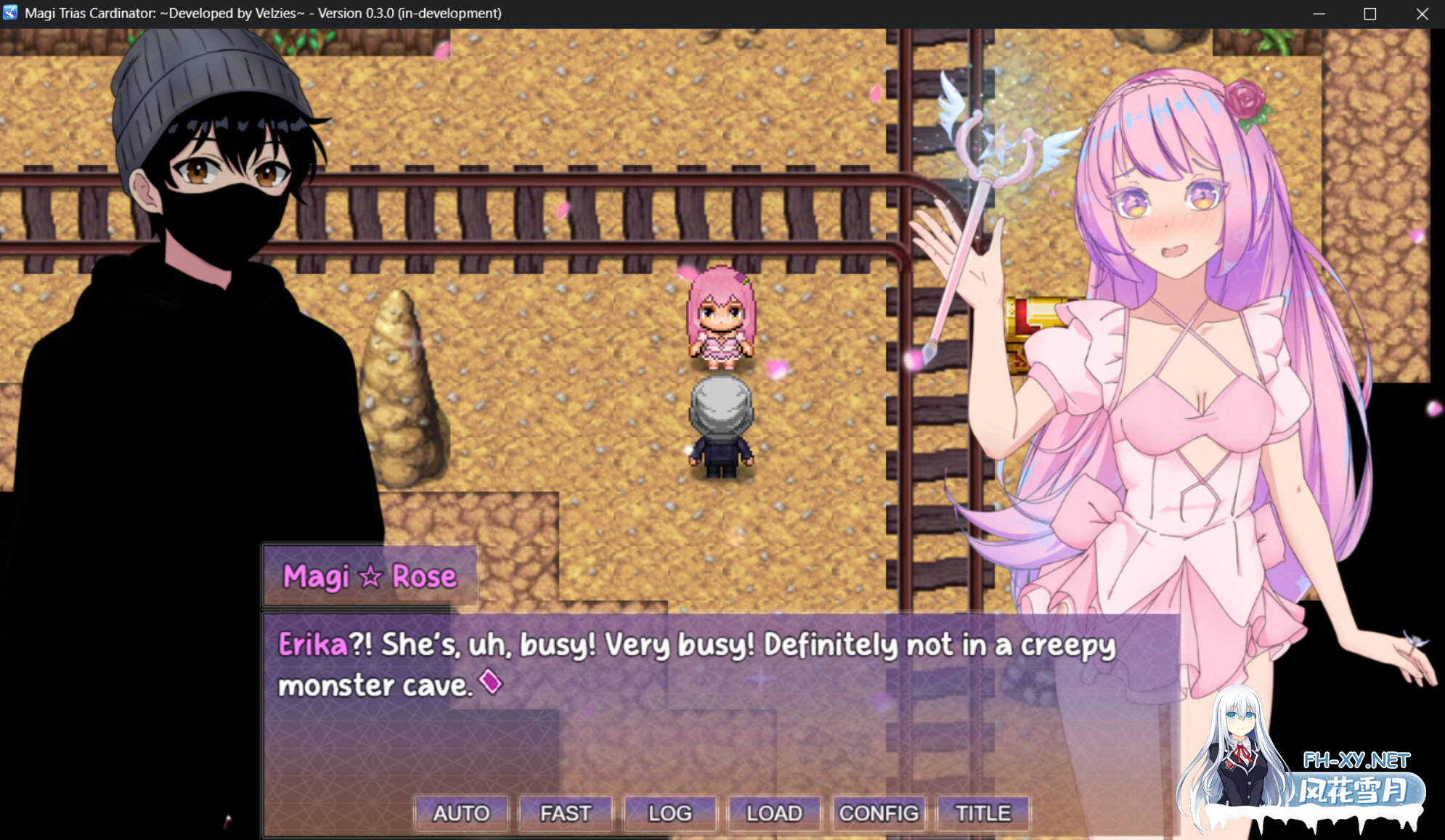Open the LOG message history
Viewport: 1445px width, 840px height.
pyautogui.click(x=669, y=813)
